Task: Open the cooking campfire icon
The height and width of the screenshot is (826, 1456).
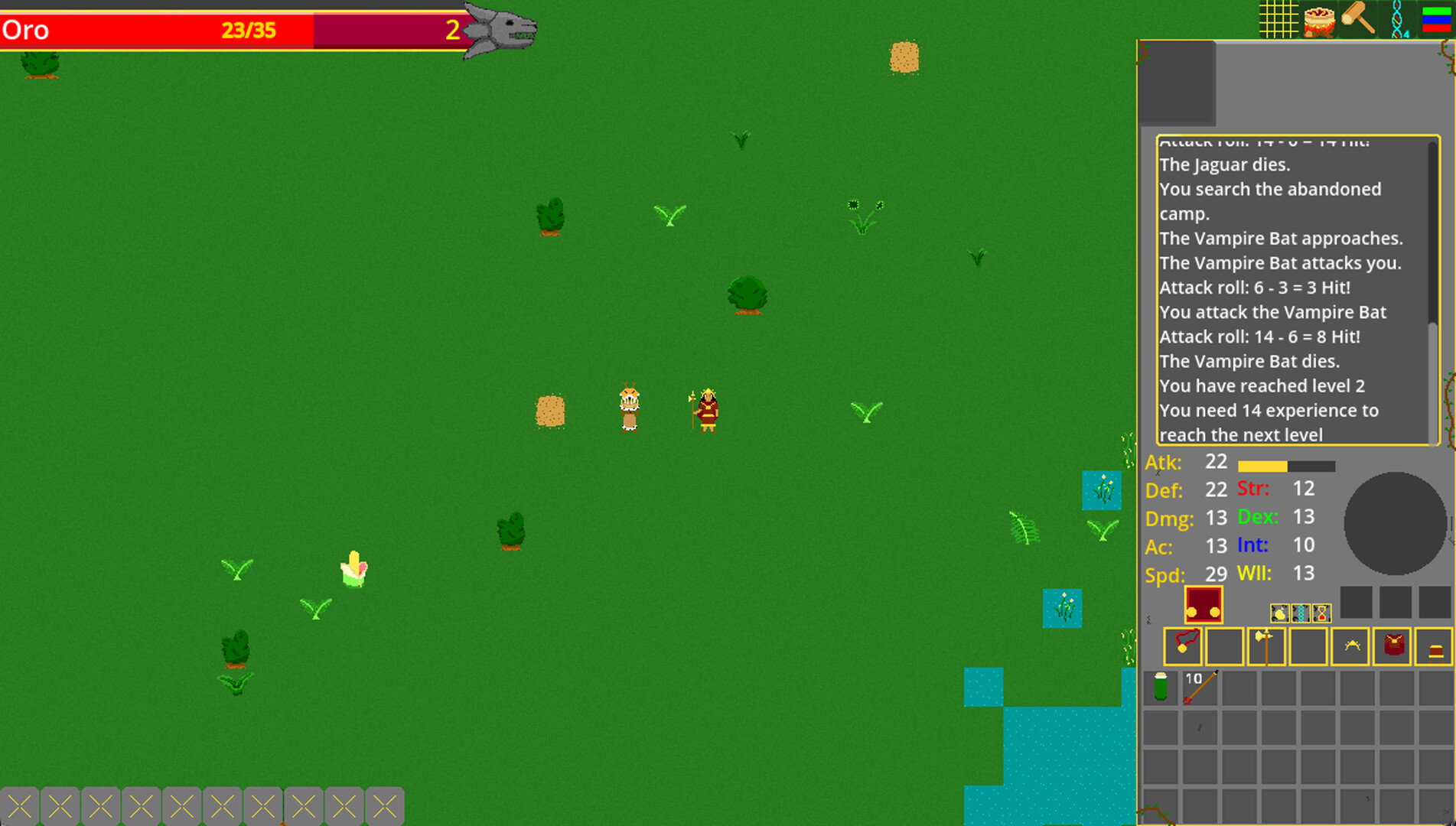Action: tap(1318, 21)
